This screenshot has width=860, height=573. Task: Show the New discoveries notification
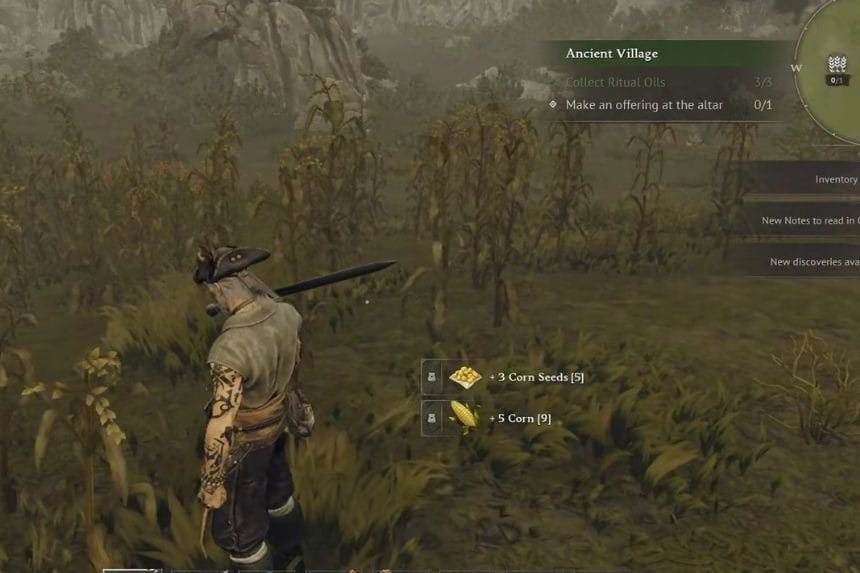[x=813, y=262]
